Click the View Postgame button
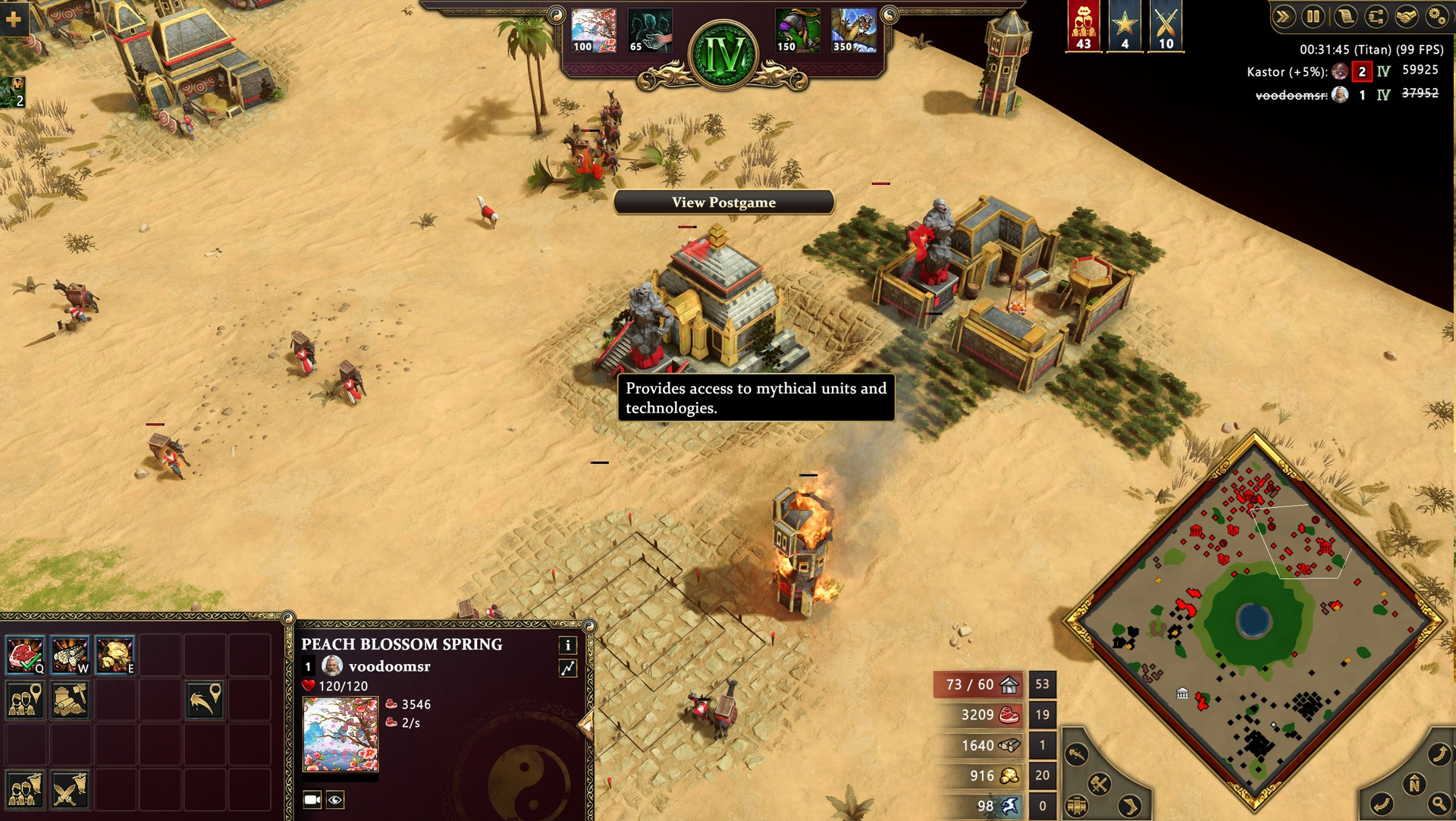The width and height of the screenshot is (1456, 821). click(723, 202)
